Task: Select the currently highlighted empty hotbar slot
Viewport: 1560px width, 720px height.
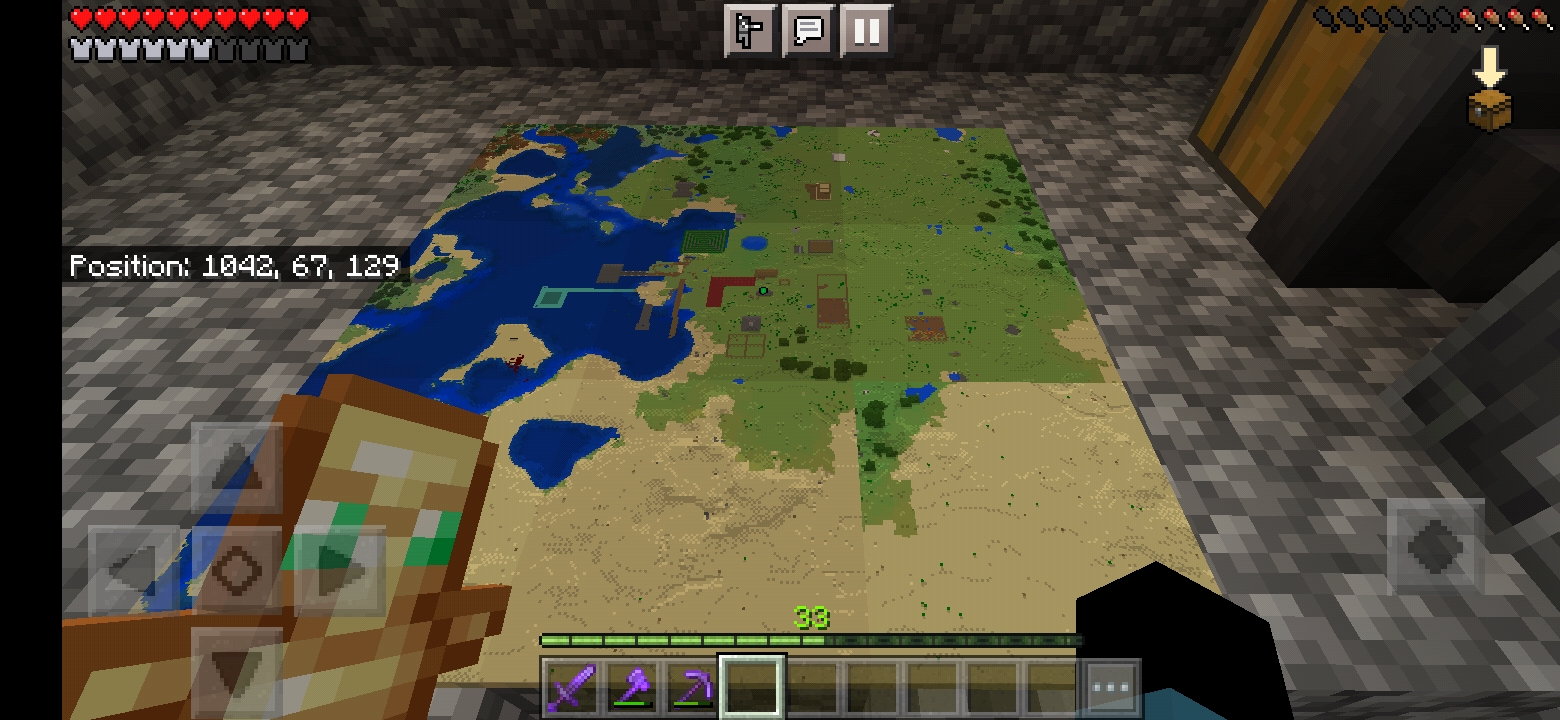Action: tap(750, 683)
